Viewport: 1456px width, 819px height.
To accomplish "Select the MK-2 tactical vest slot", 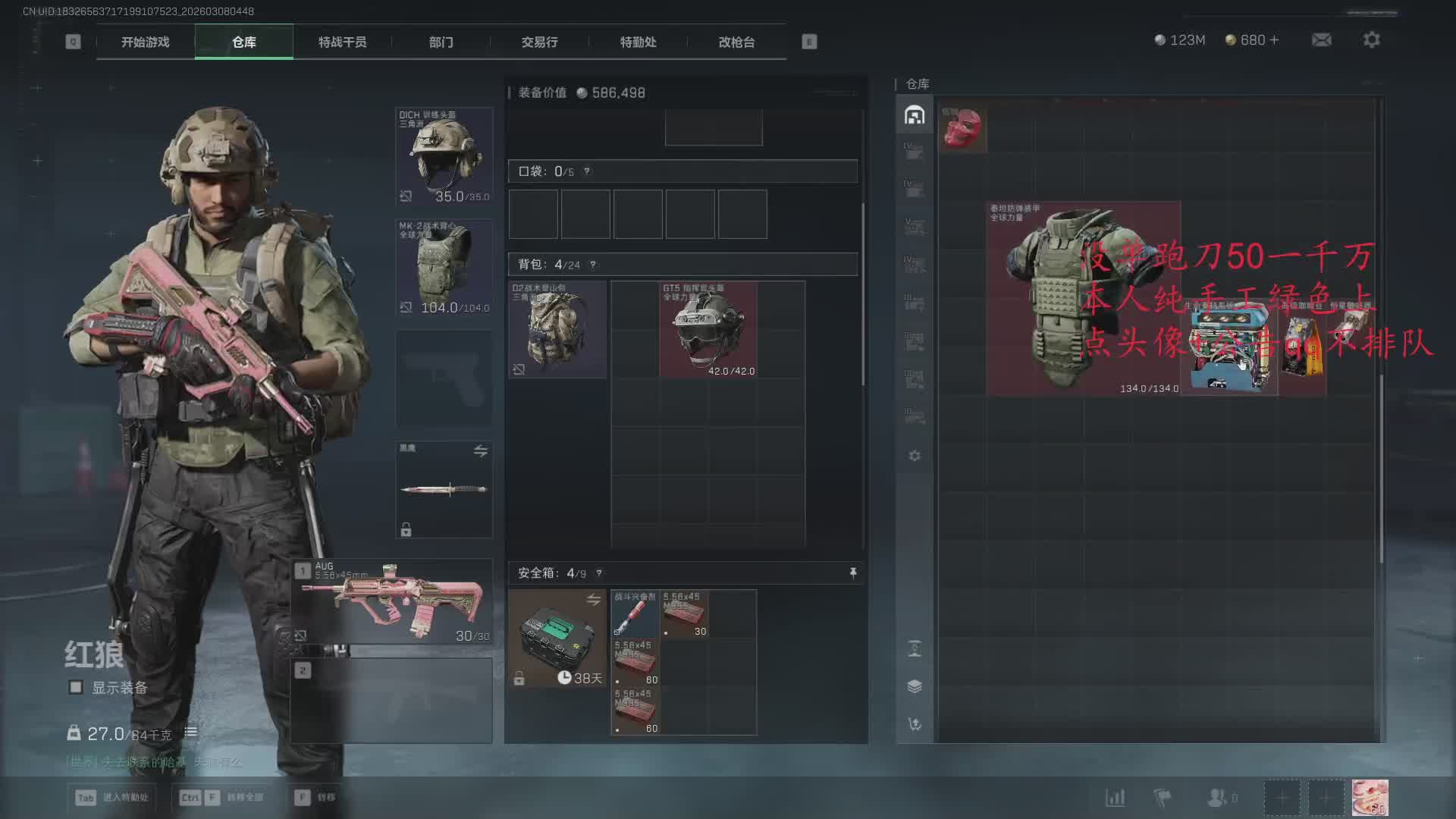I will coord(444,268).
